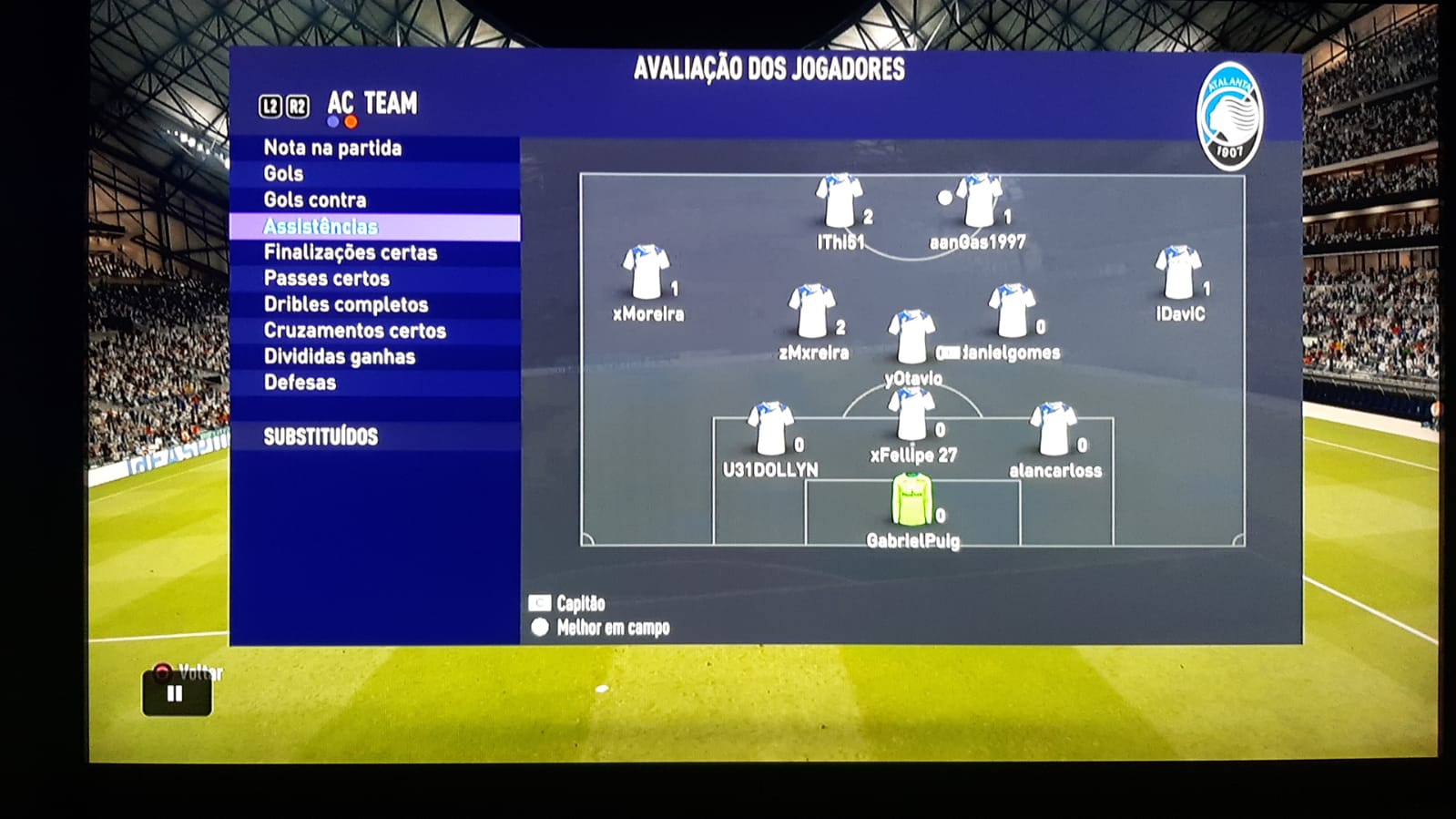This screenshot has width=1456, height=819.
Task: Open Finalizações certas stat
Action: [x=351, y=252]
